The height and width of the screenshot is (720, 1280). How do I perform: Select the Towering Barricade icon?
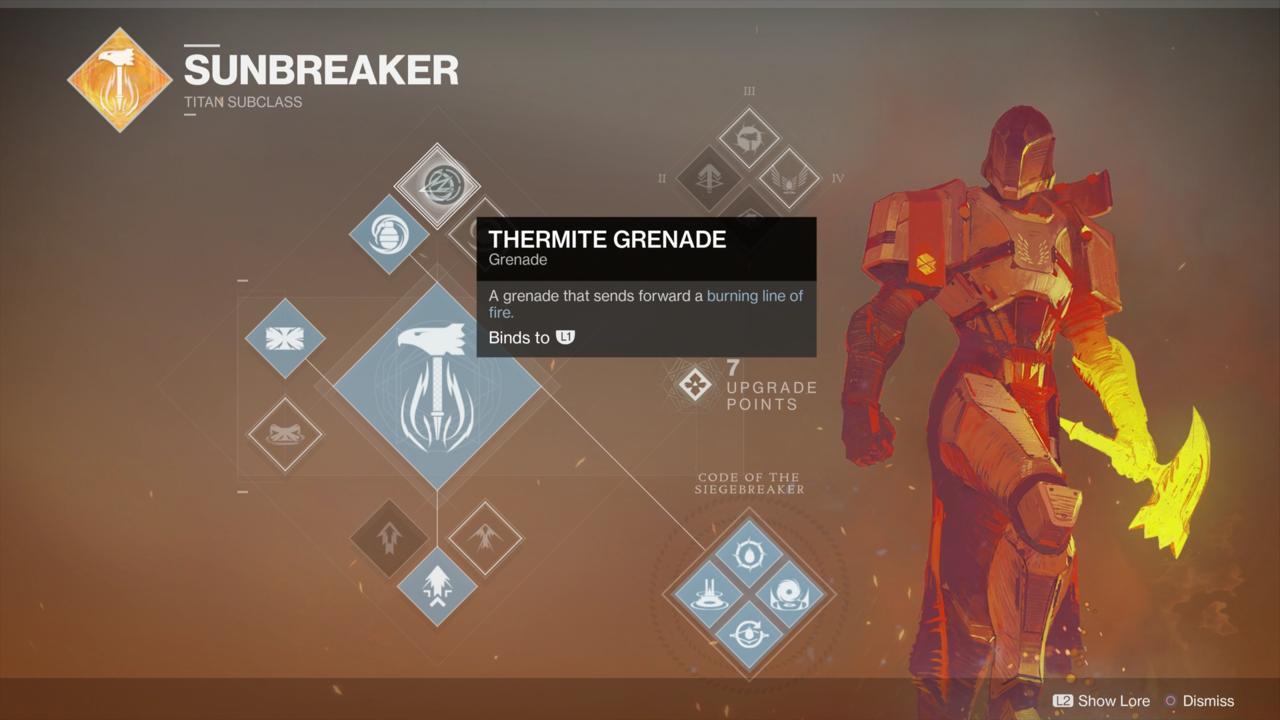[285, 338]
